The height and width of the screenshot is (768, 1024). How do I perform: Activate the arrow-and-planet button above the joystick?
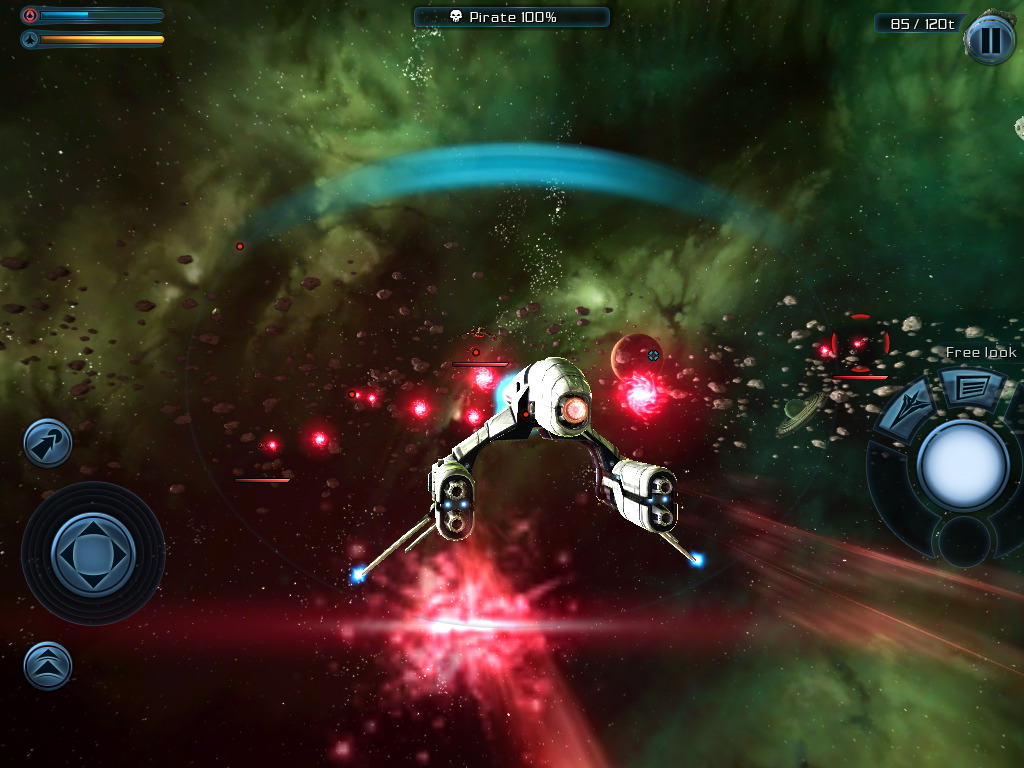[48, 443]
